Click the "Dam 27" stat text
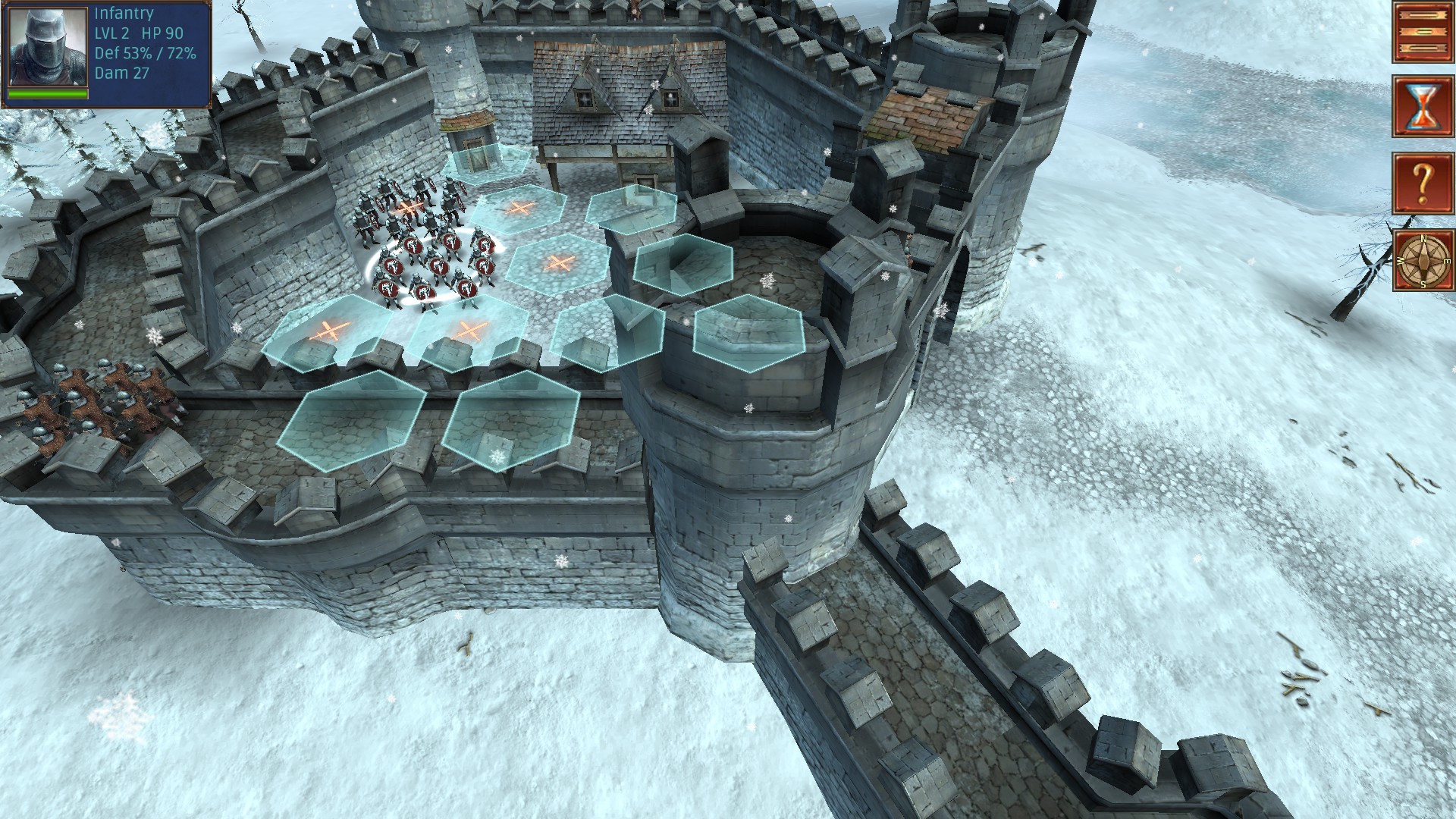The height and width of the screenshot is (819, 1456). pos(121,74)
